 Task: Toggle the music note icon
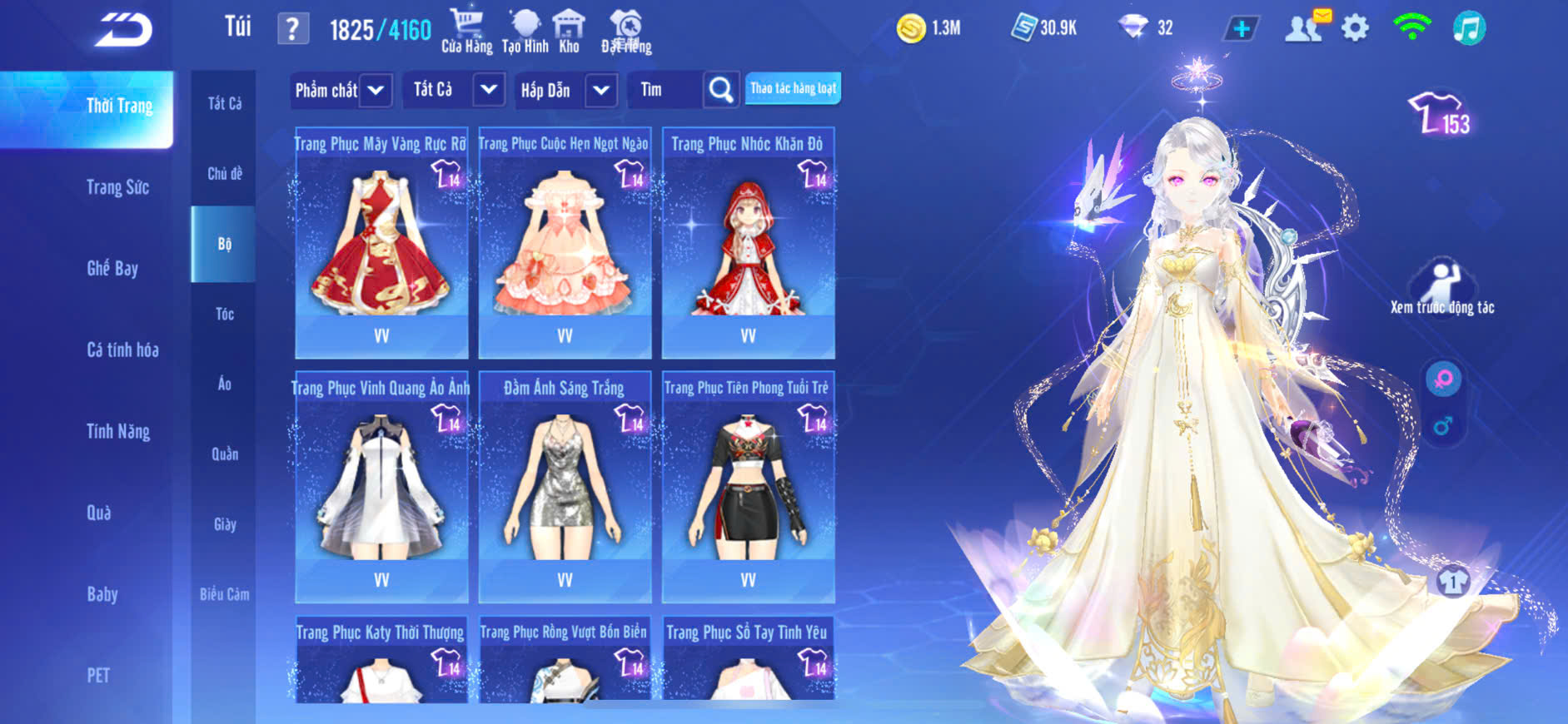tap(1469, 29)
